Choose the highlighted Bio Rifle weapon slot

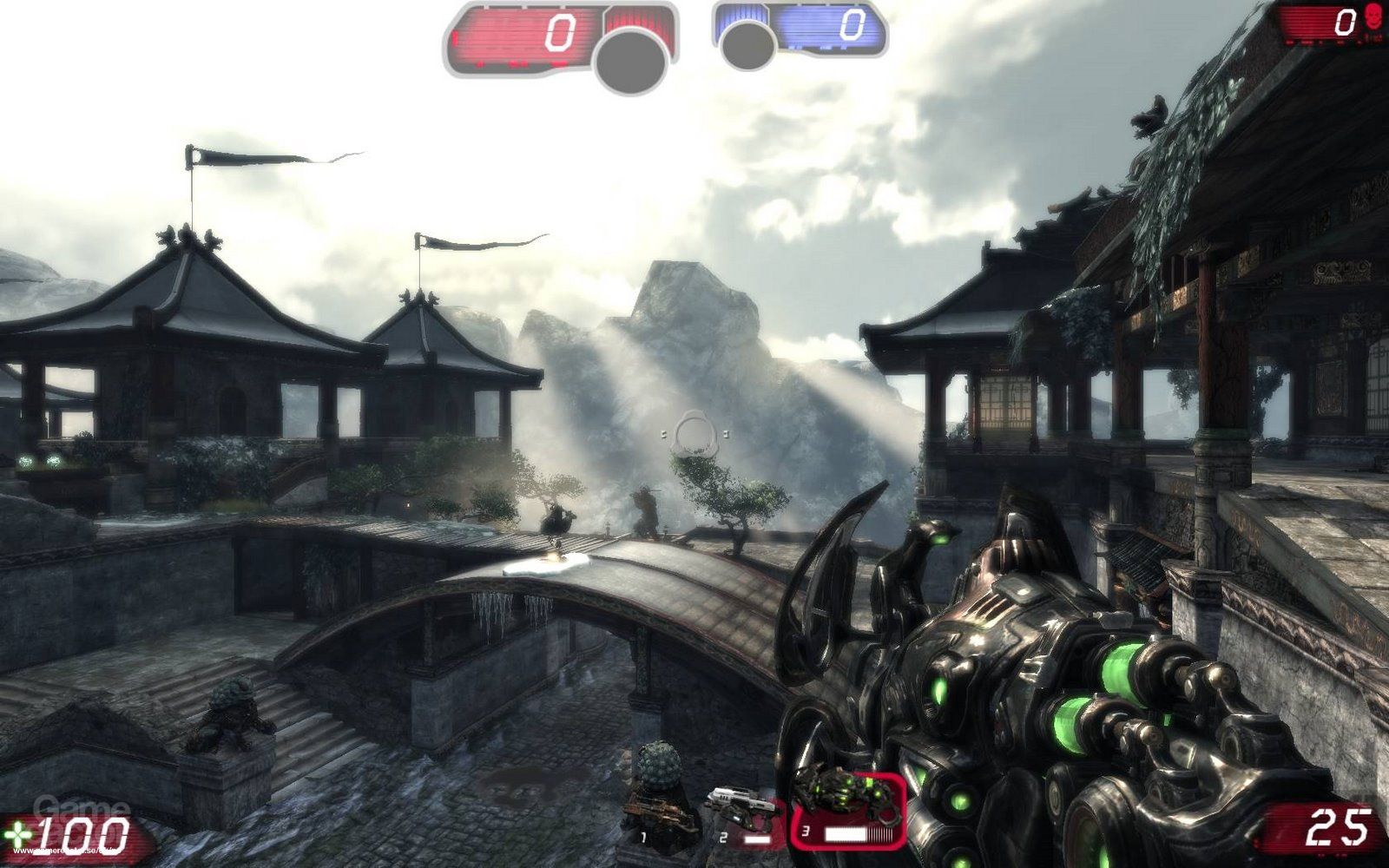point(847,809)
